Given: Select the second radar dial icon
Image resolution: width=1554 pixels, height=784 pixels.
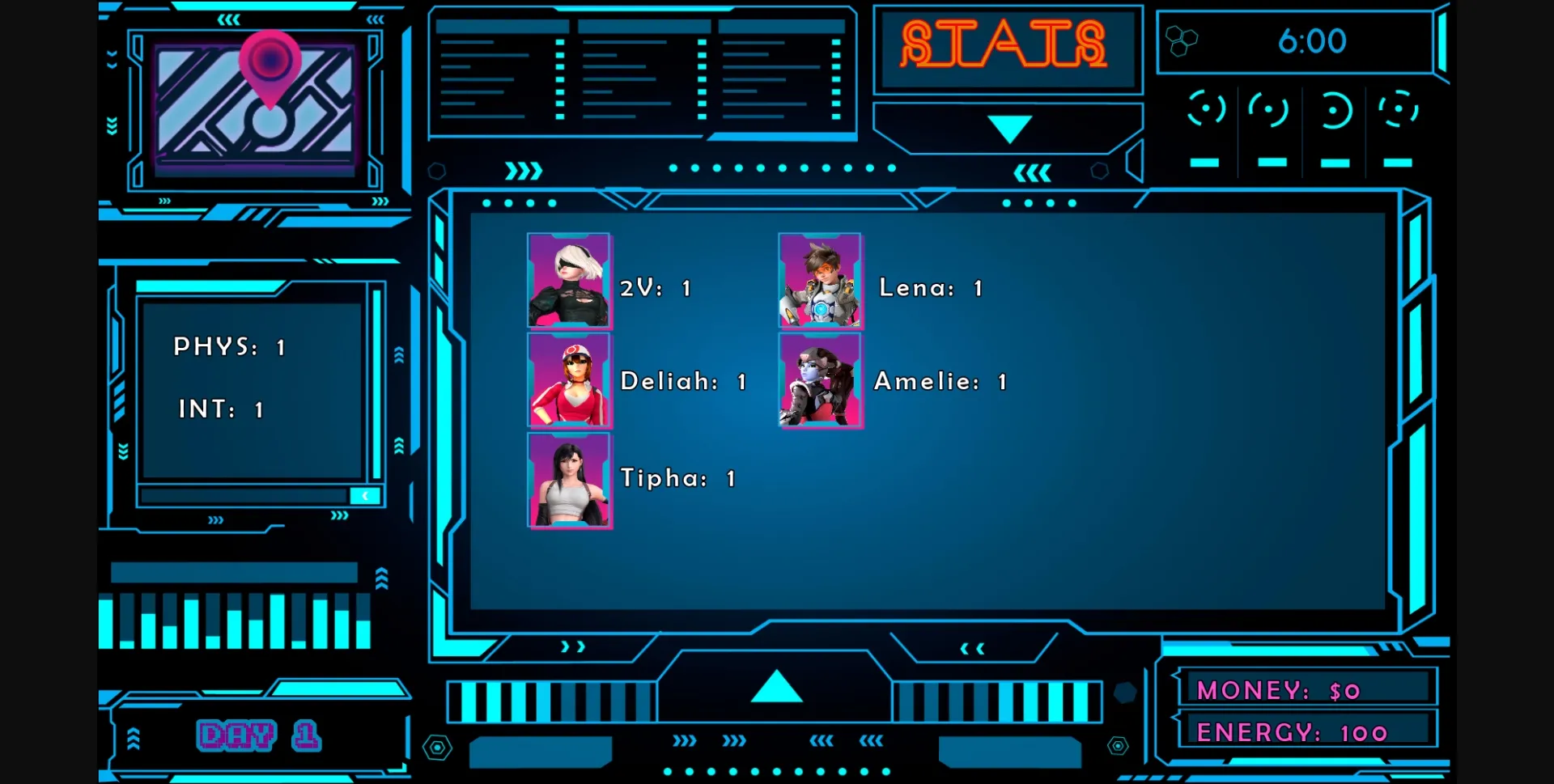Looking at the screenshot, I should pos(1269,110).
